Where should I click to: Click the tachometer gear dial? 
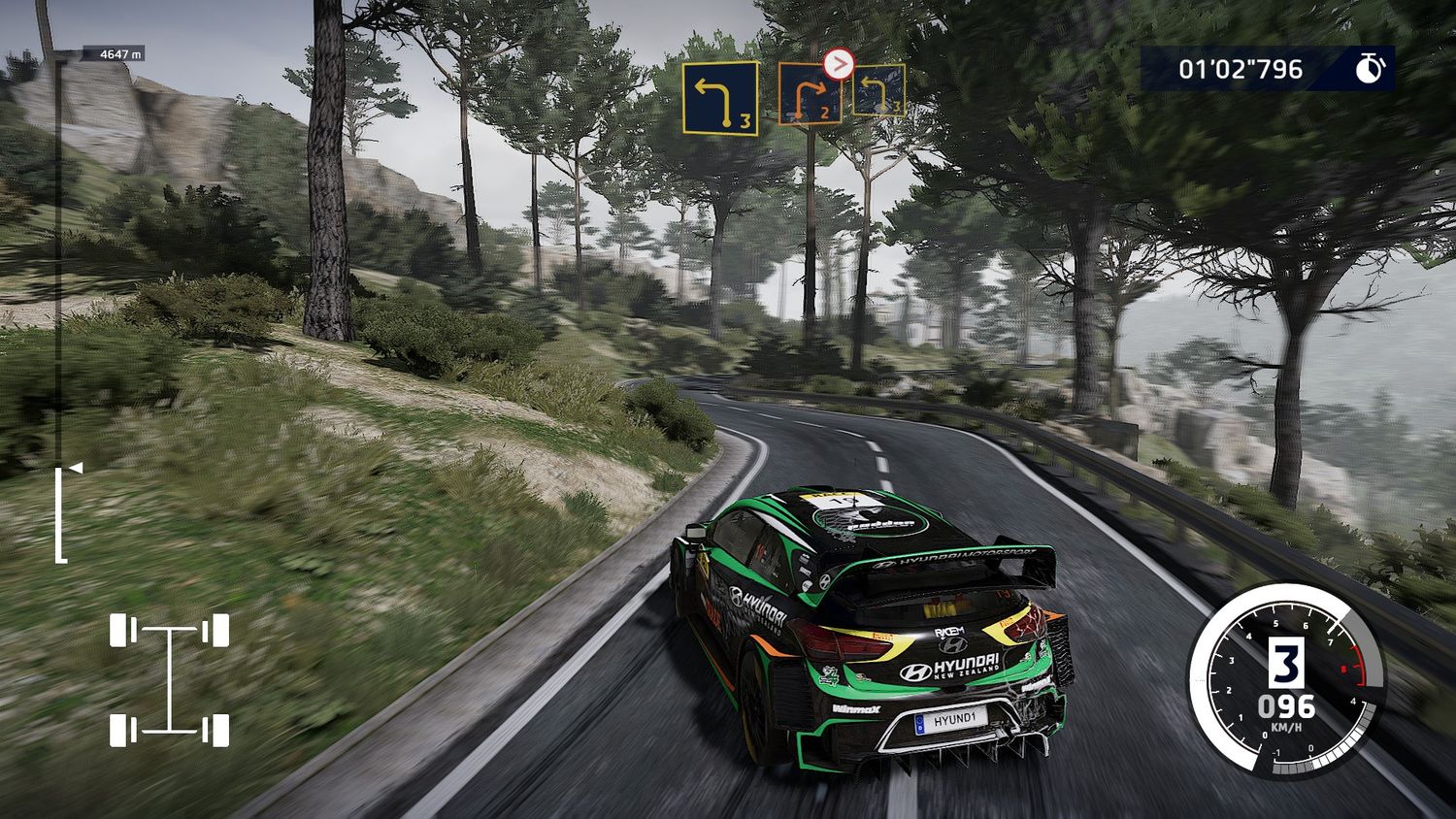1287,680
